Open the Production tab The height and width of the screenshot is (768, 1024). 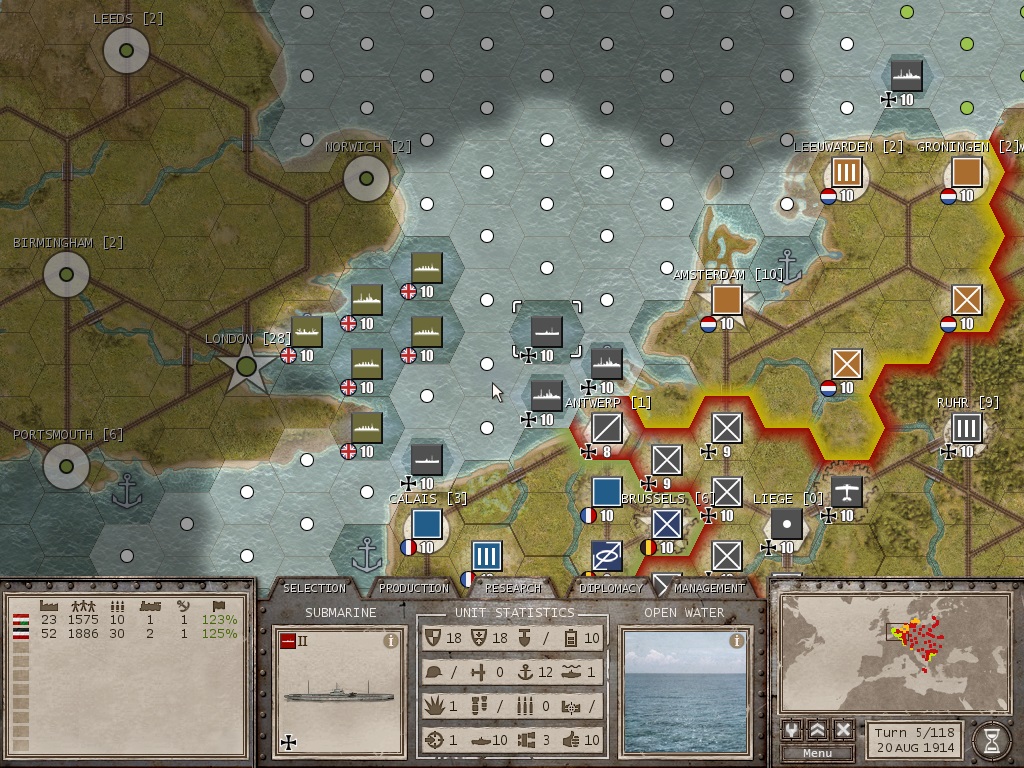(x=414, y=588)
